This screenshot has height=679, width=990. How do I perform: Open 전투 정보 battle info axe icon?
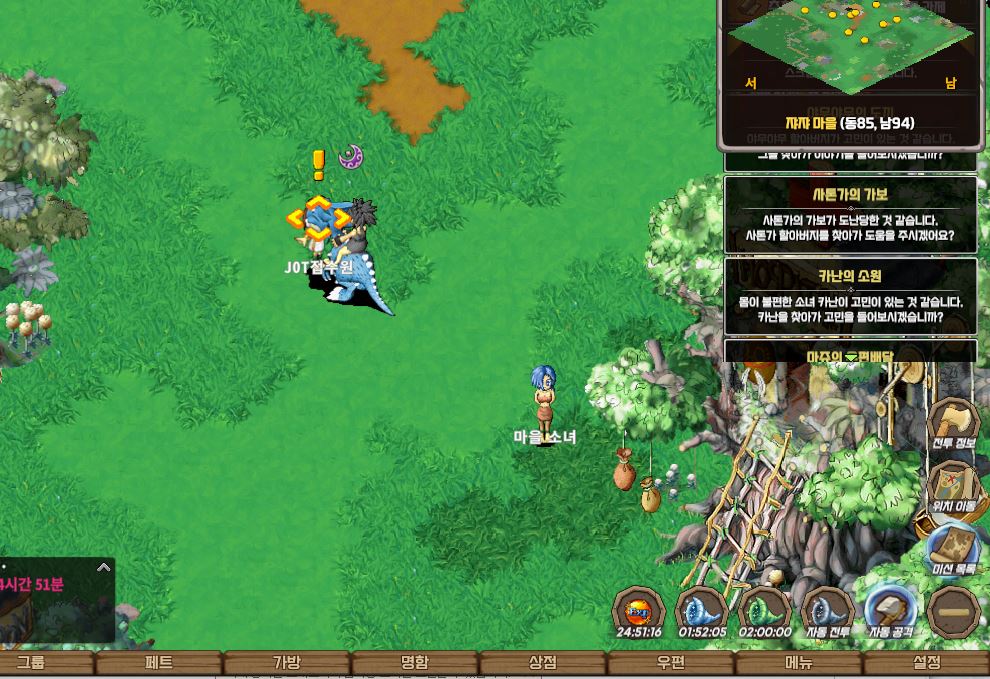(953, 422)
